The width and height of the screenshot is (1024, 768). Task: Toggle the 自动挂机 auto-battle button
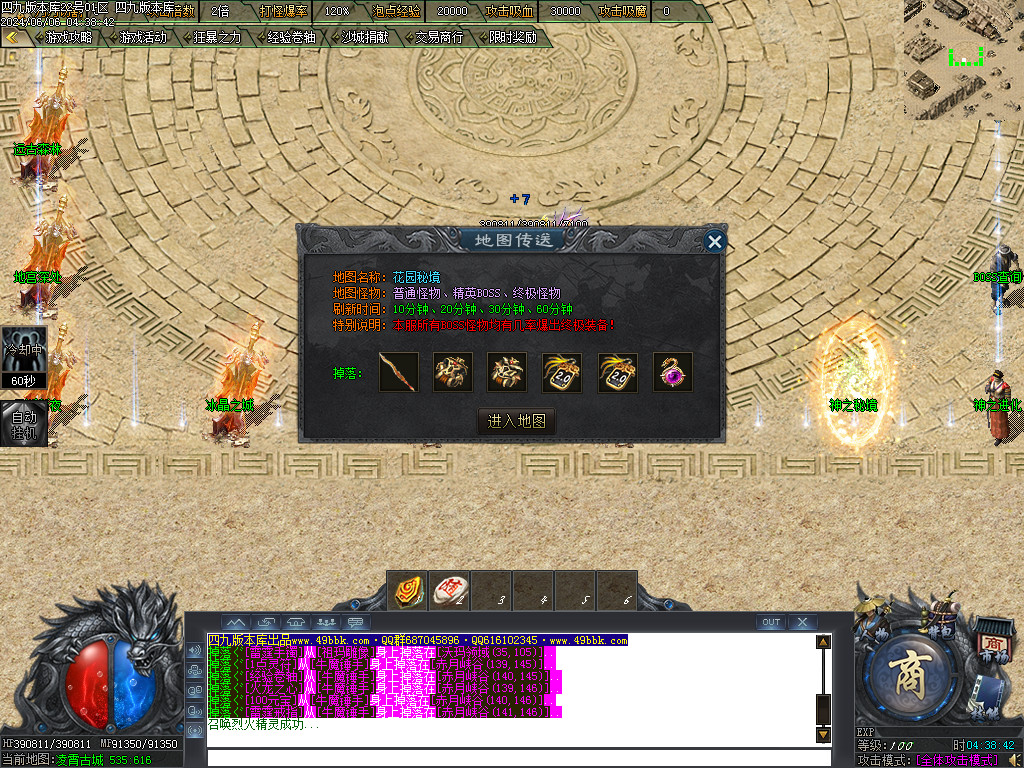[23, 423]
